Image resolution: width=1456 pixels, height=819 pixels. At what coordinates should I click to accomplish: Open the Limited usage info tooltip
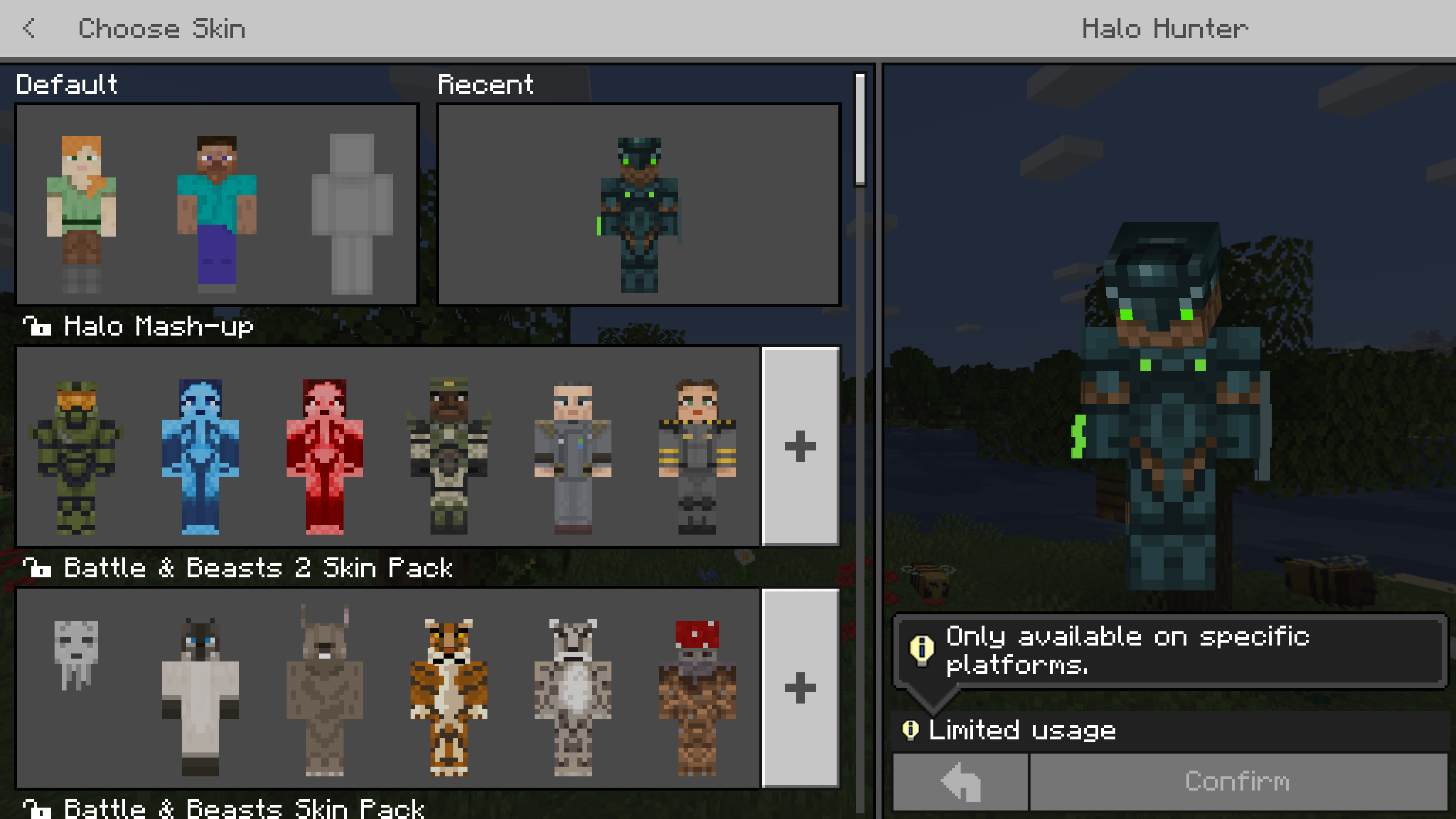[912, 729]
